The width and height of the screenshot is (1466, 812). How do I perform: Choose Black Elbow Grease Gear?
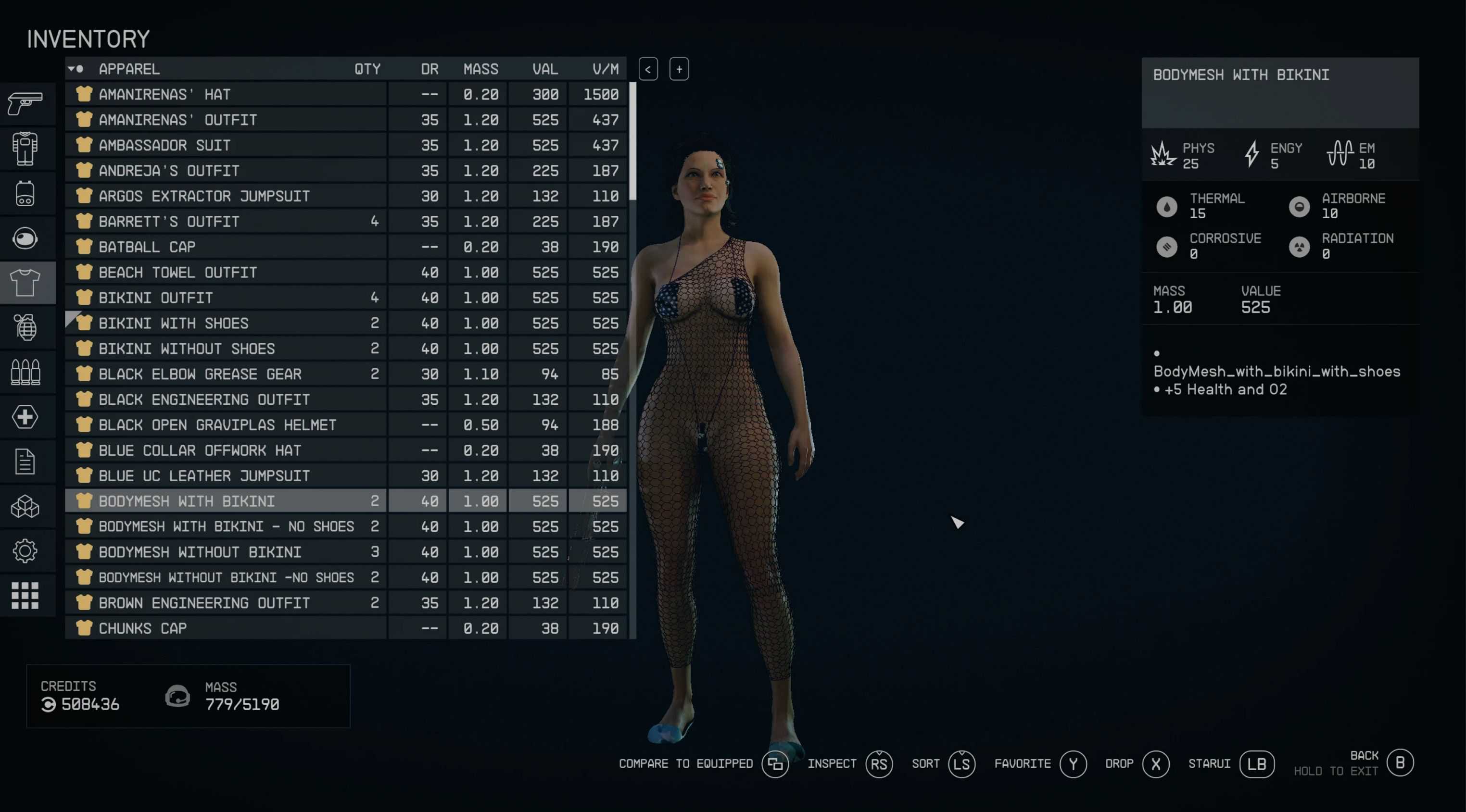tap(227, 374)
